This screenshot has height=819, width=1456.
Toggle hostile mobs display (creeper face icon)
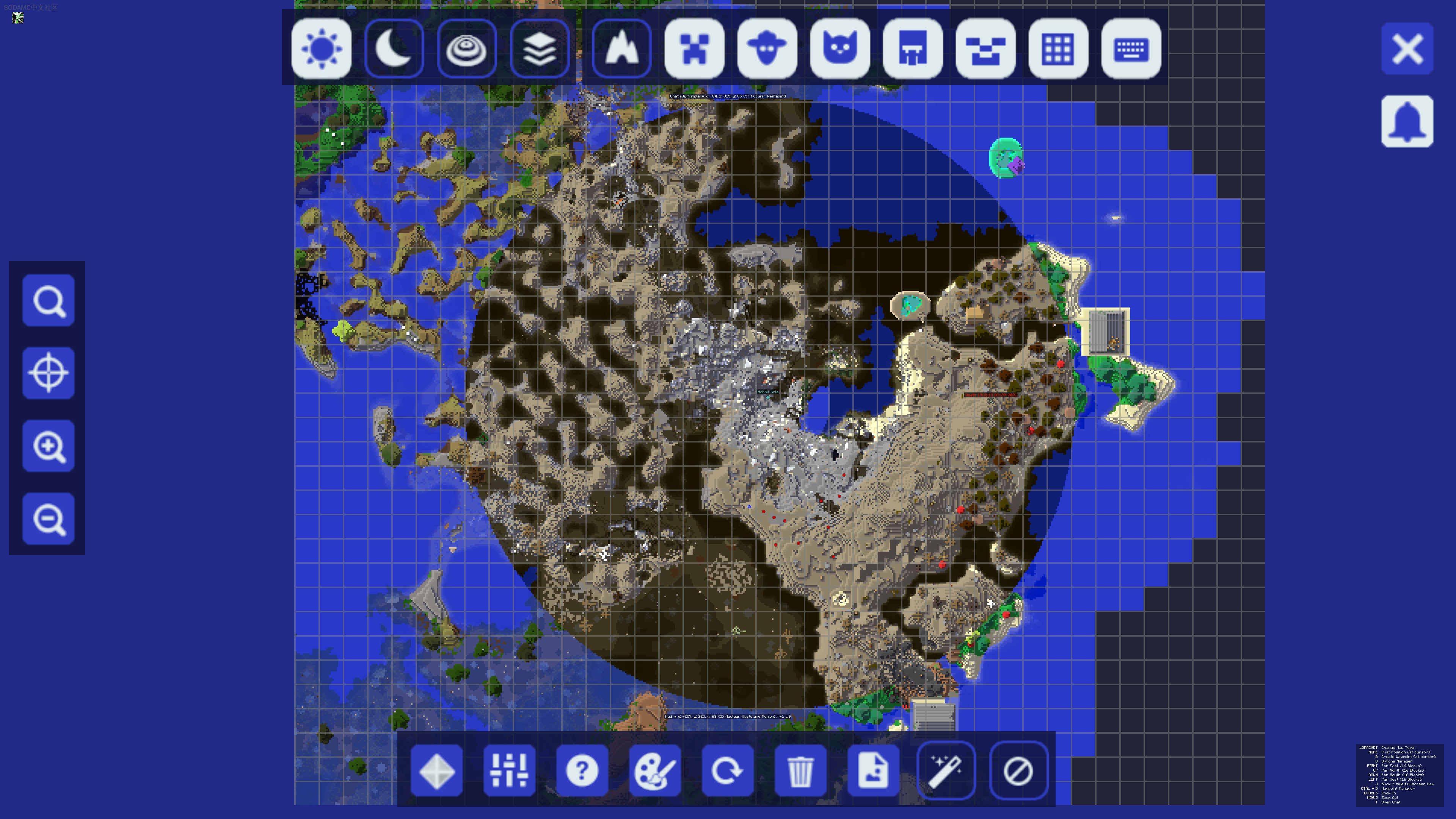coord(694,48)
